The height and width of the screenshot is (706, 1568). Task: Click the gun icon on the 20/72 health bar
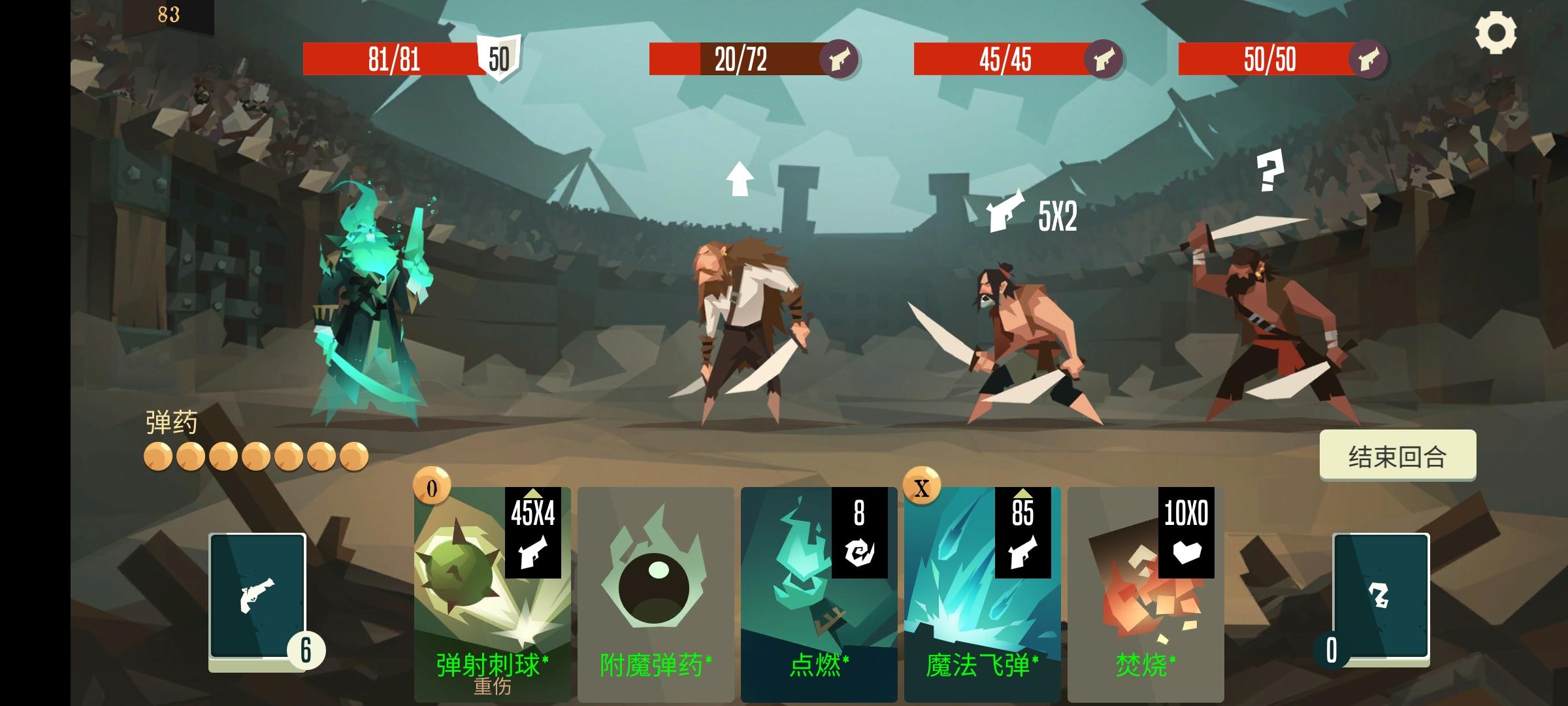pos(843,60)
